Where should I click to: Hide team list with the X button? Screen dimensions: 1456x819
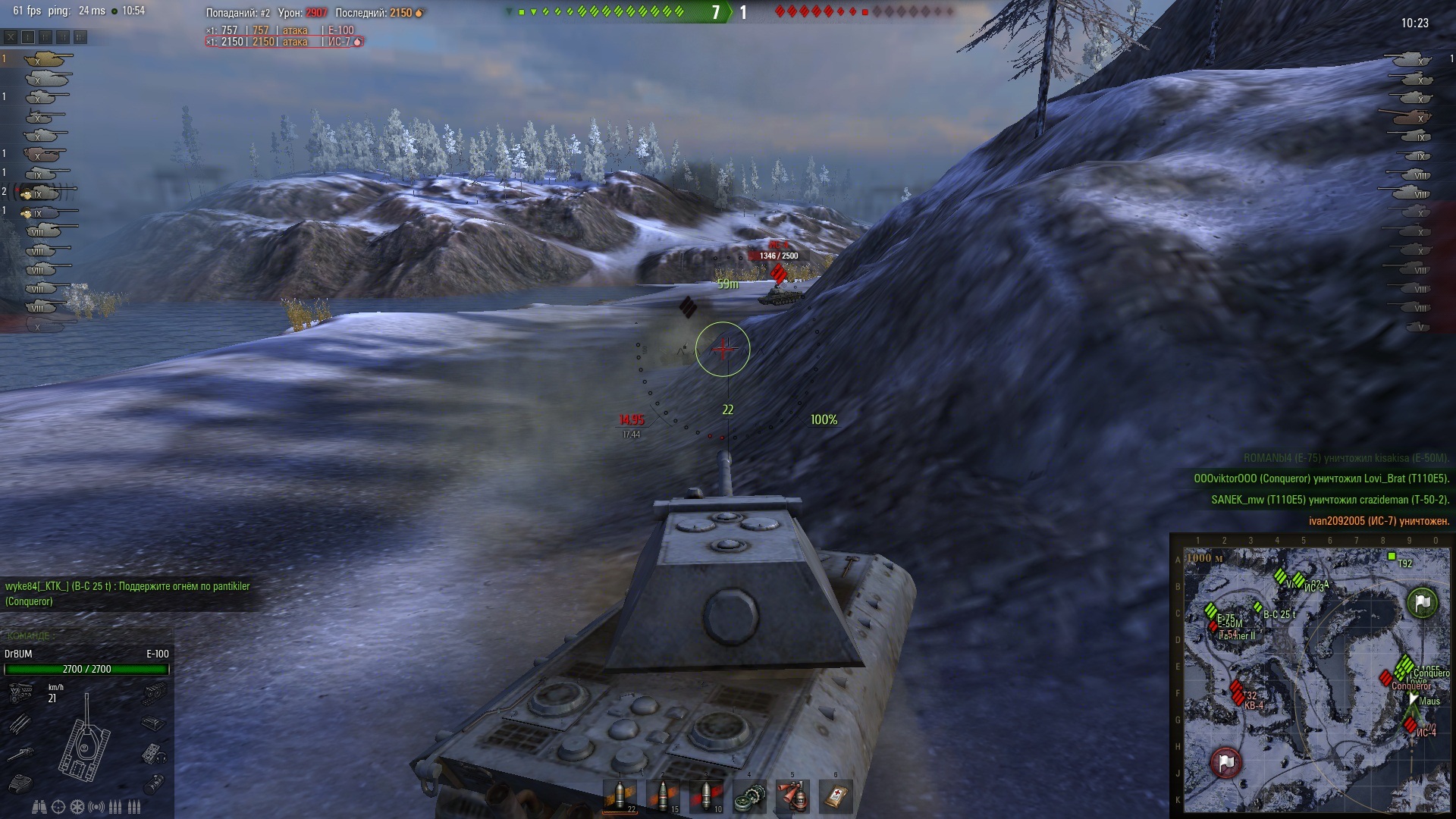coord(11,36)
